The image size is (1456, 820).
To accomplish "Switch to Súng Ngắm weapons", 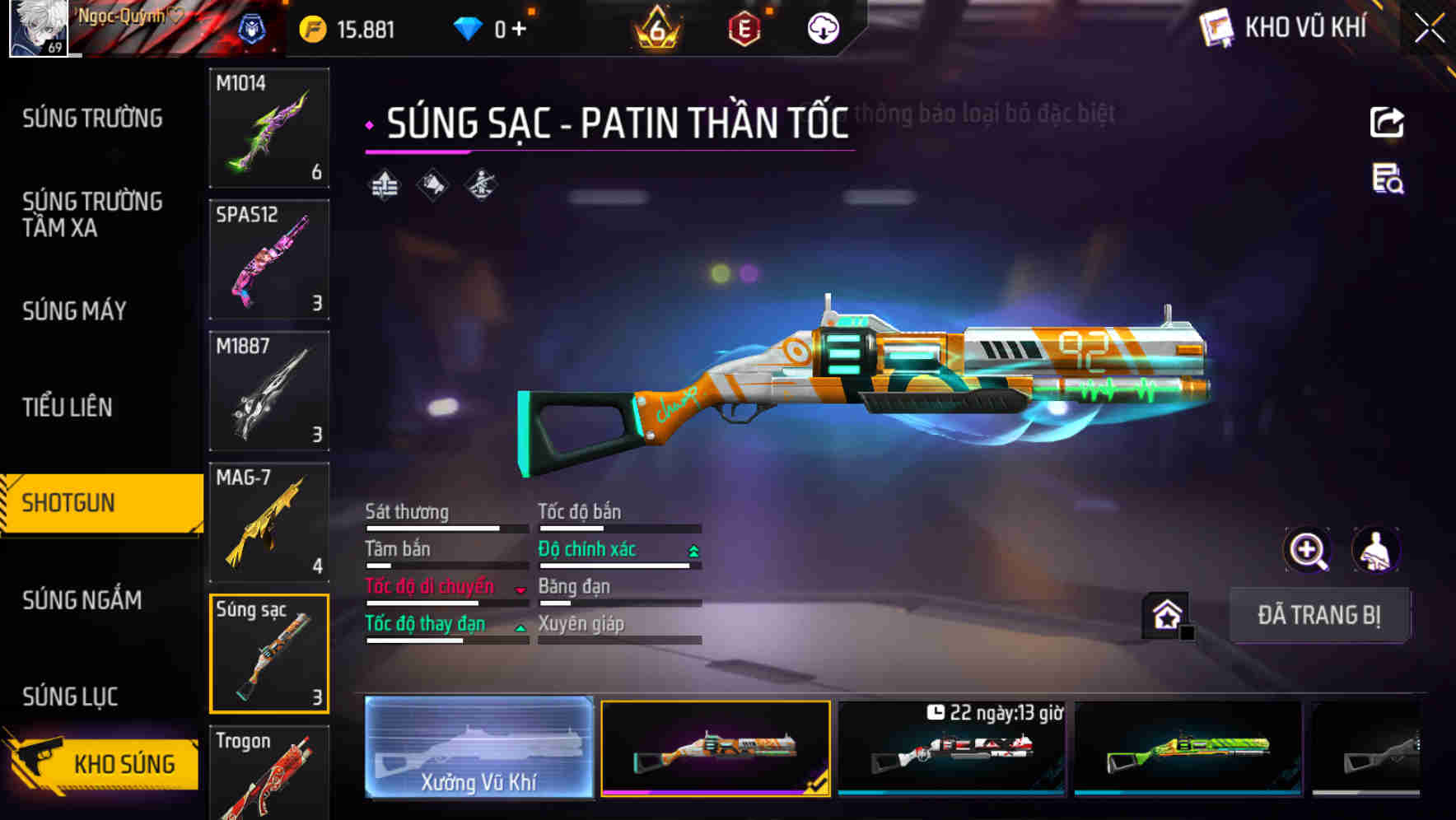I will 82,600.
